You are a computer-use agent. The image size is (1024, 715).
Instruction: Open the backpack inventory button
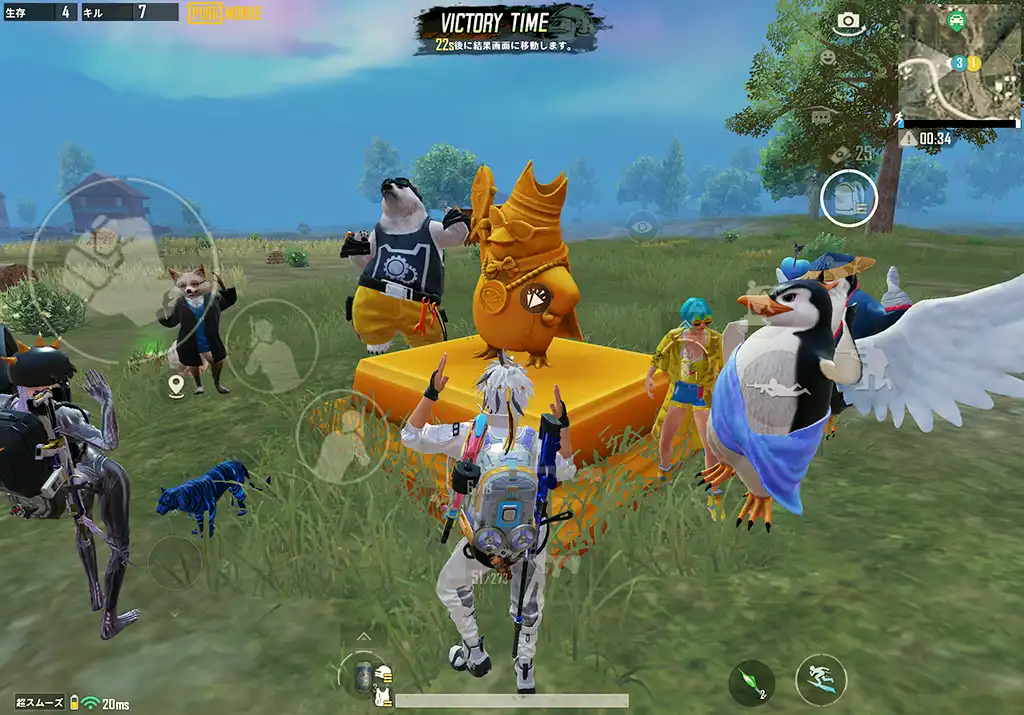pyautogui.click(x=848, y=197)
